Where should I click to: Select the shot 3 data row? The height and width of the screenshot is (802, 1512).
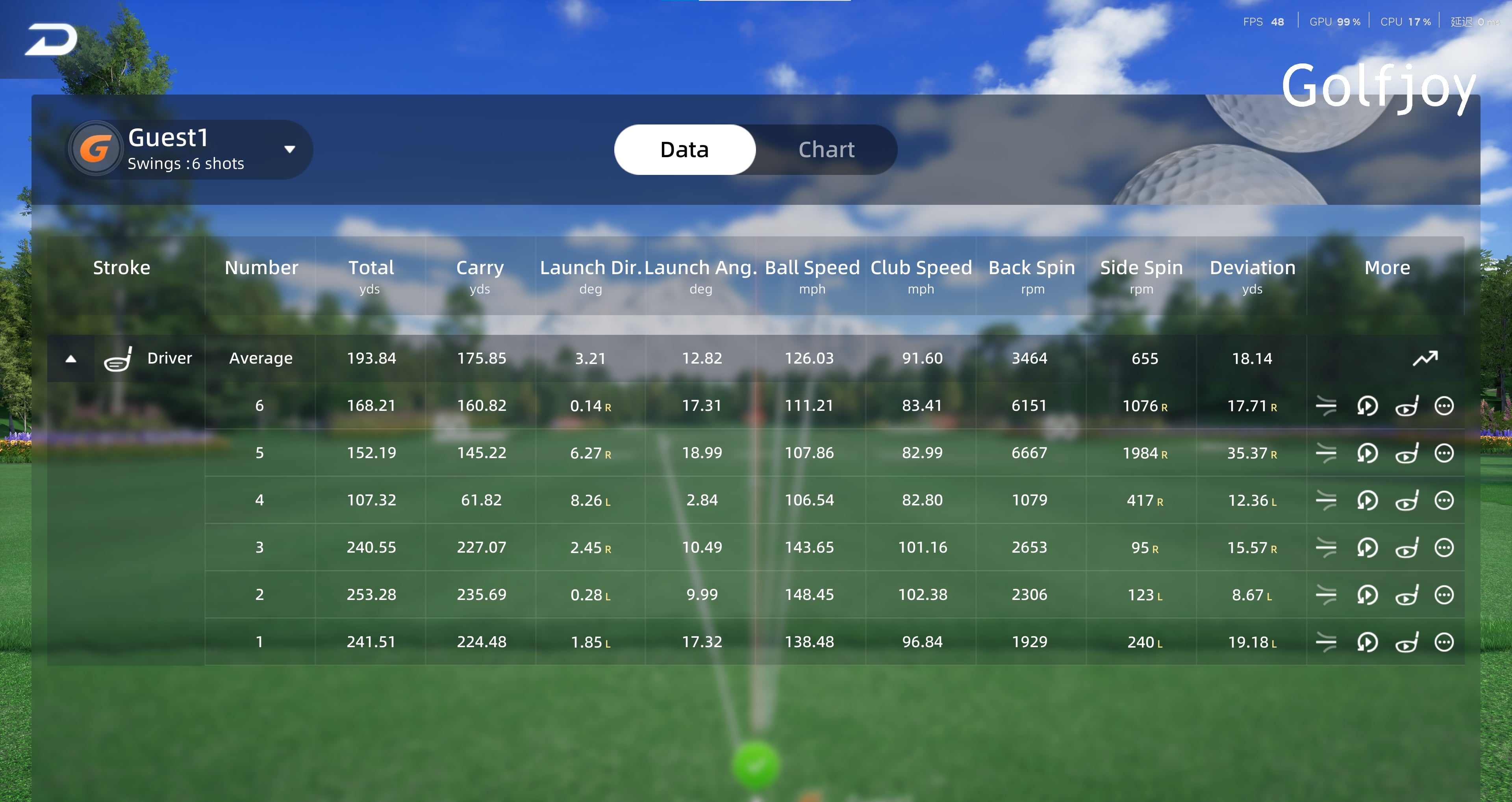702,548
